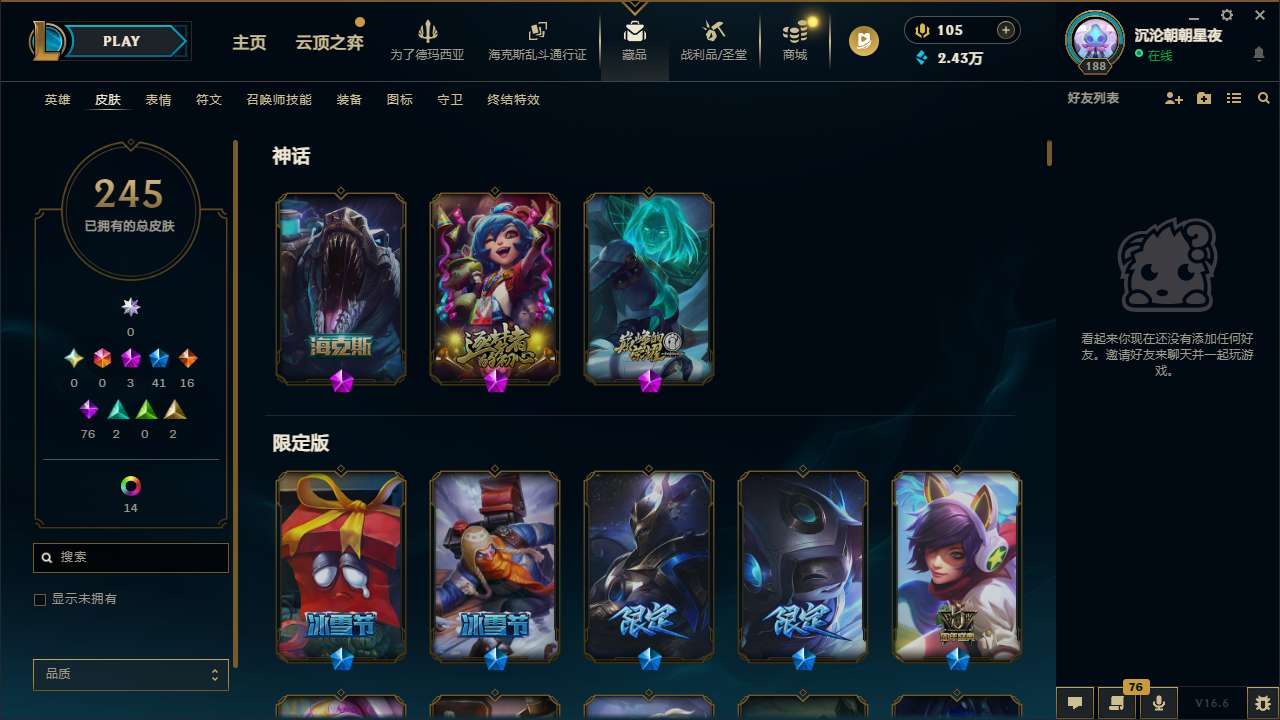
Task: Open the 云顶之弈 menu item
Action: coord(327,43)
